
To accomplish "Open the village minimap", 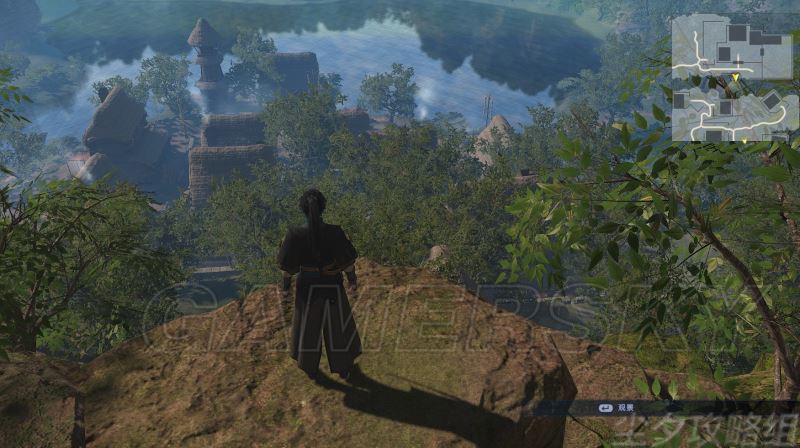I will coord(732,77).
